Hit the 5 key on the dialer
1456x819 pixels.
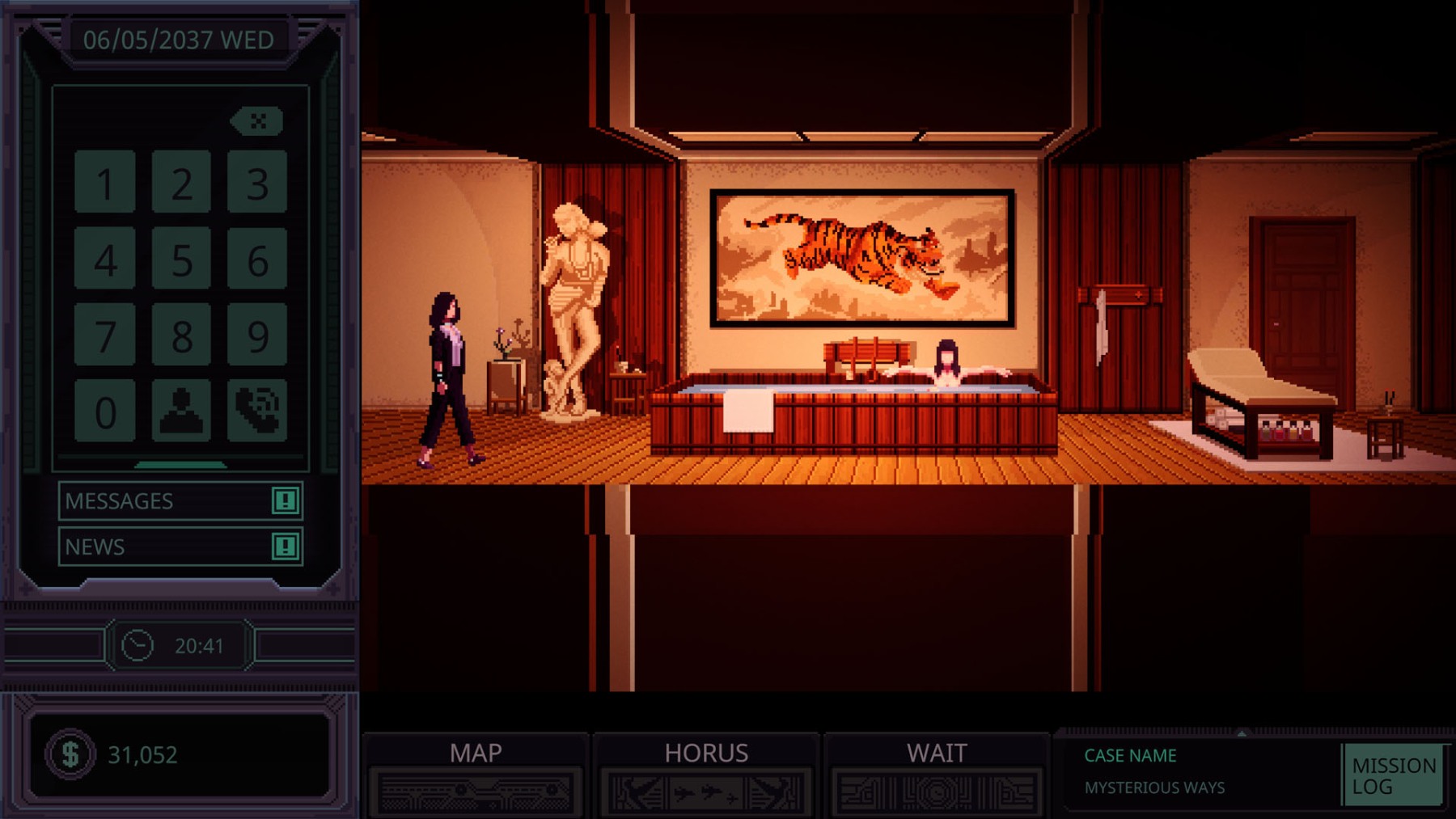tap(181, 259)
